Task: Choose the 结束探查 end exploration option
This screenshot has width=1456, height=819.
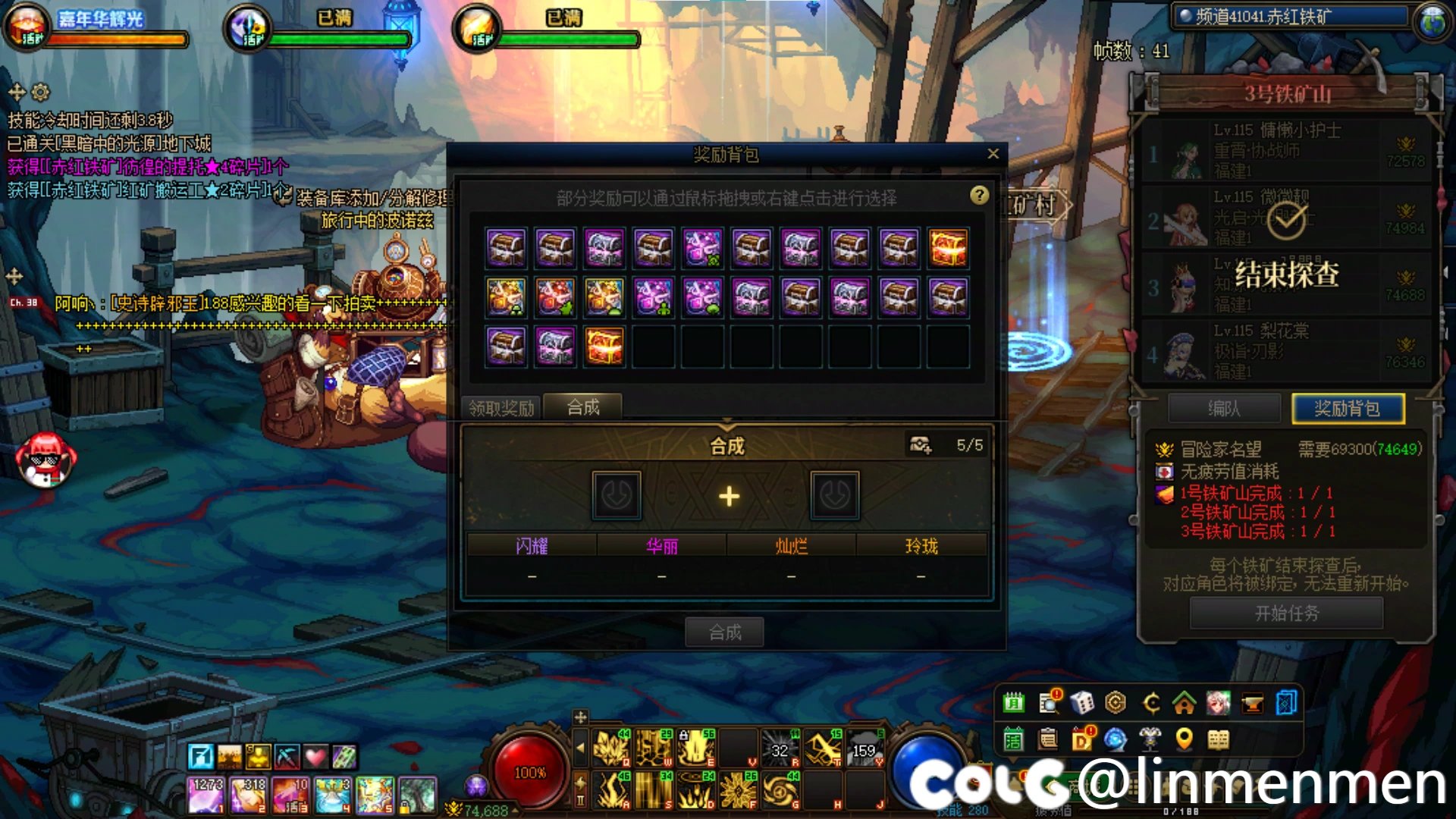Action: (1286, 274)
